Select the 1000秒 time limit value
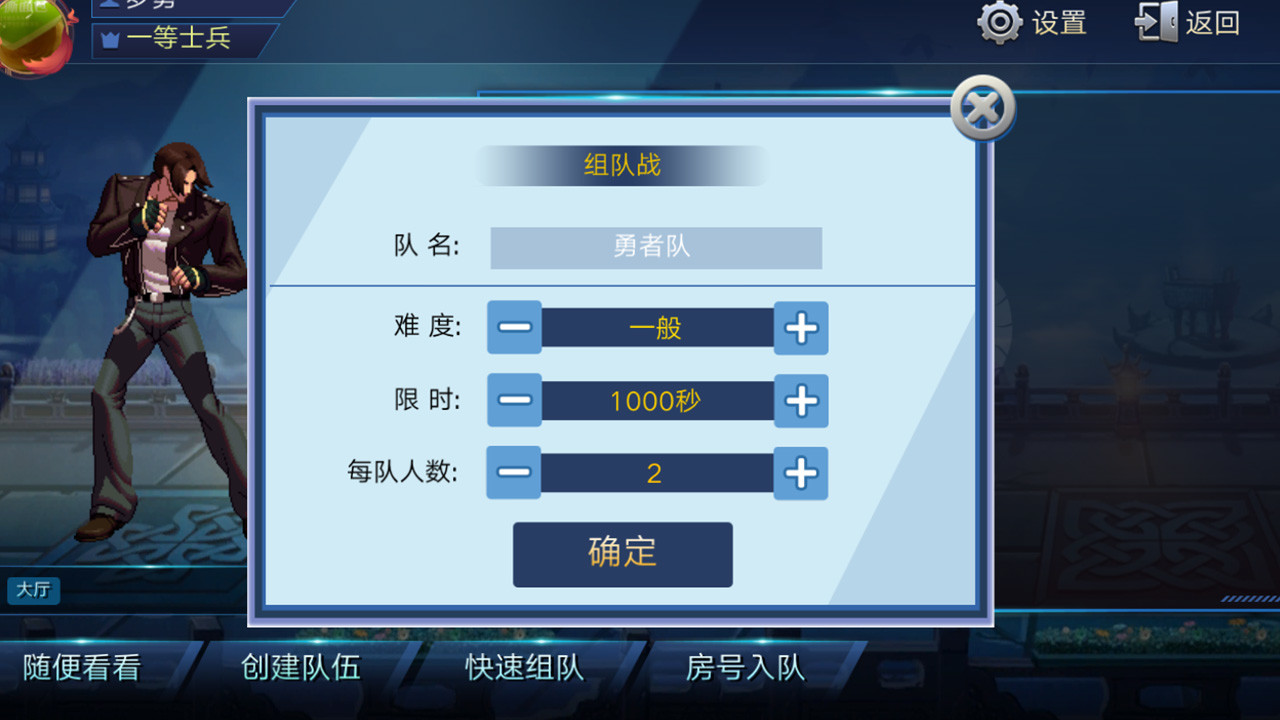 [657, 400]
